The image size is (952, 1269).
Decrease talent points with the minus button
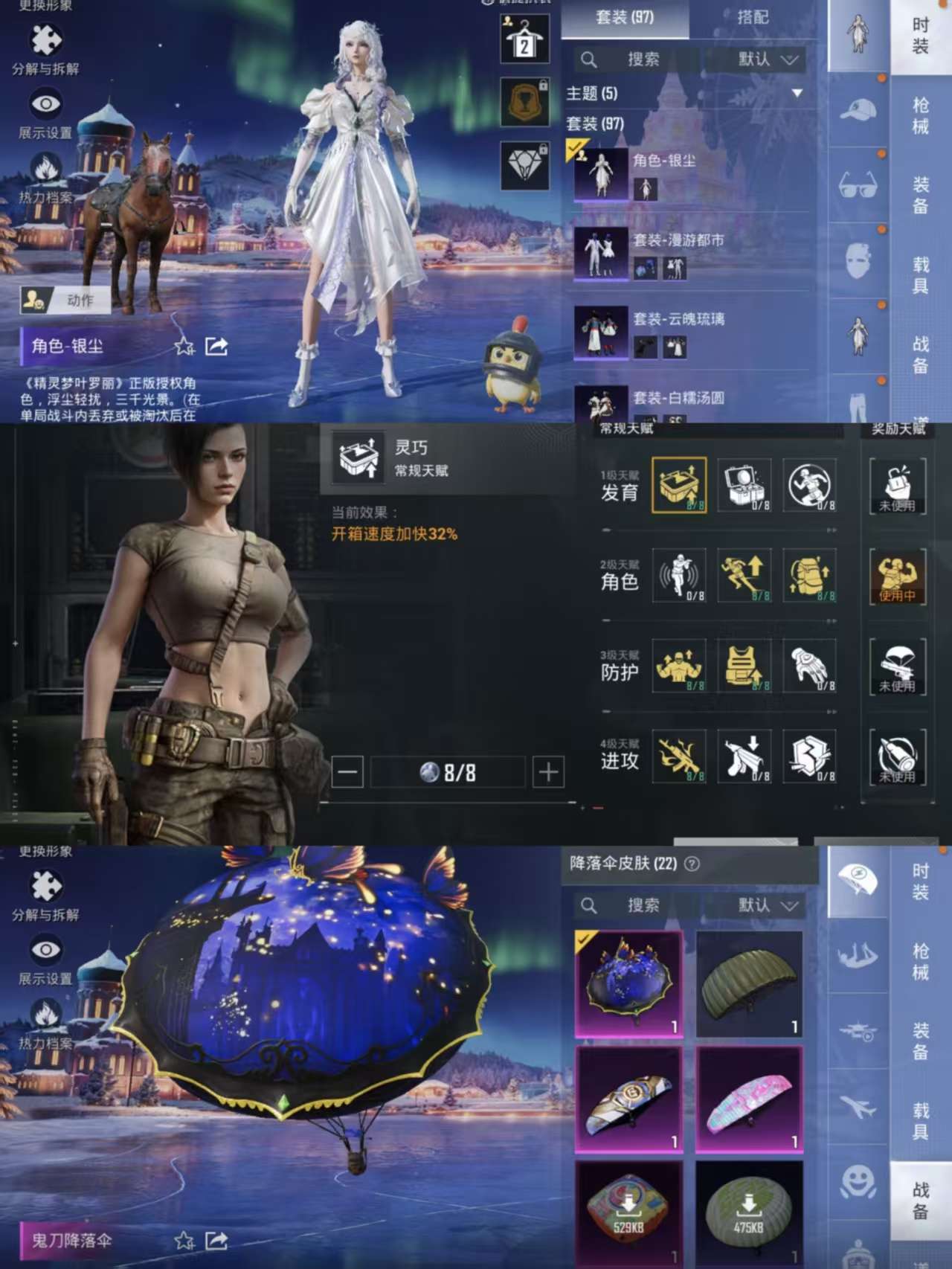(x=347, y=773)
